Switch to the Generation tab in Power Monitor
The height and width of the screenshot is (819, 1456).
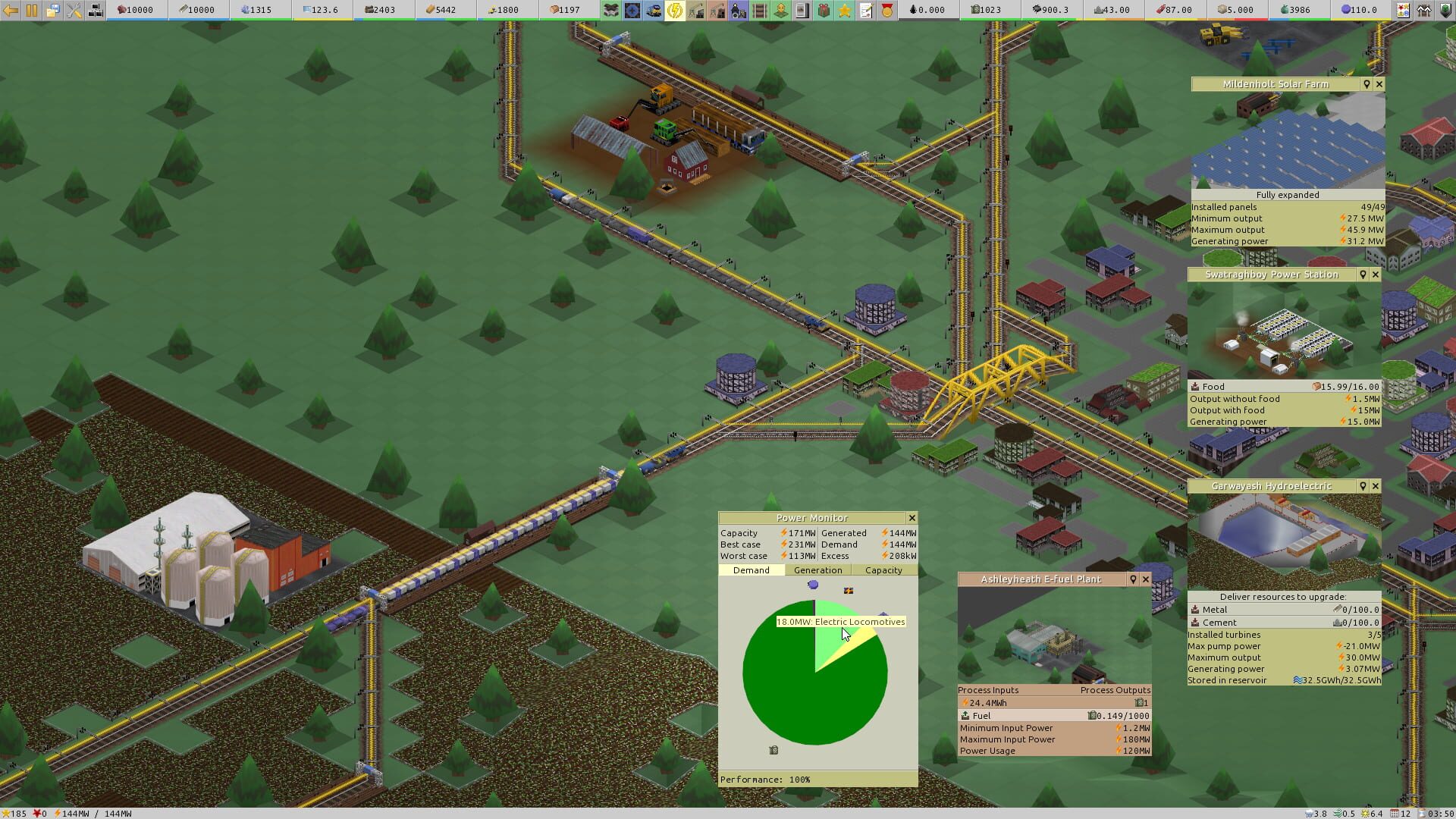point(817,570)
